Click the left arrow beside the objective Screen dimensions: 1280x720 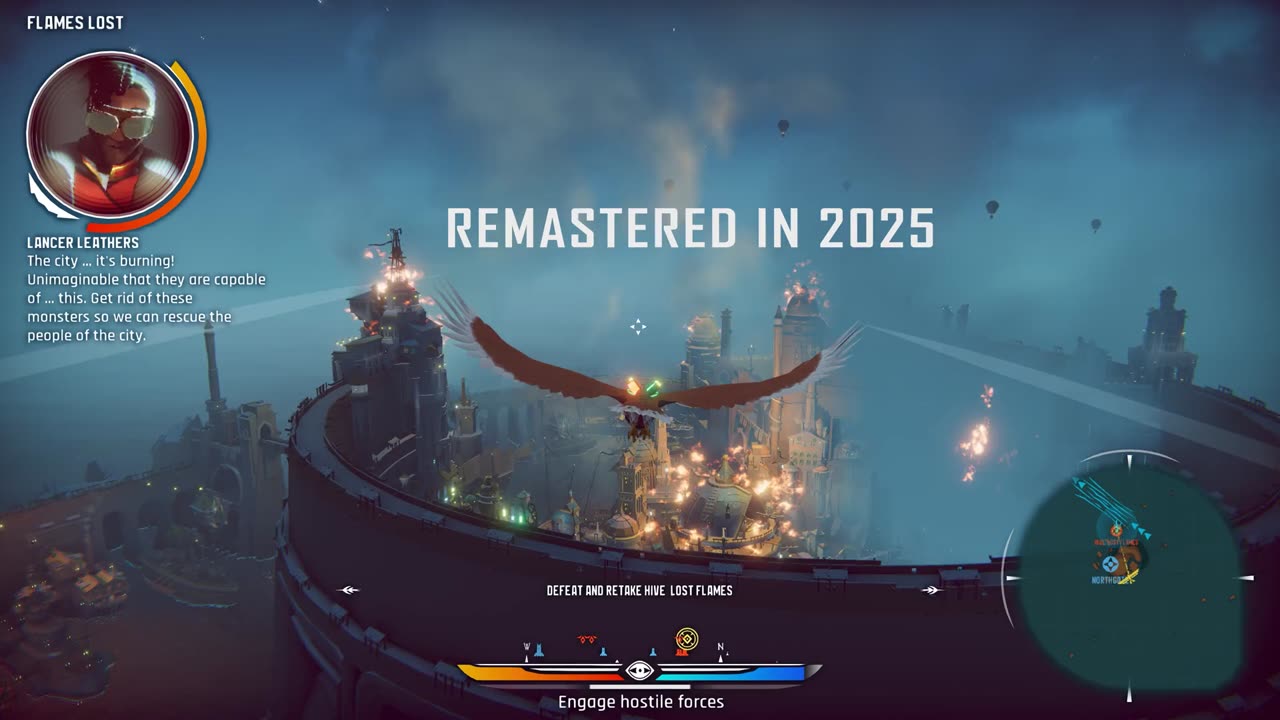point(349,590)
